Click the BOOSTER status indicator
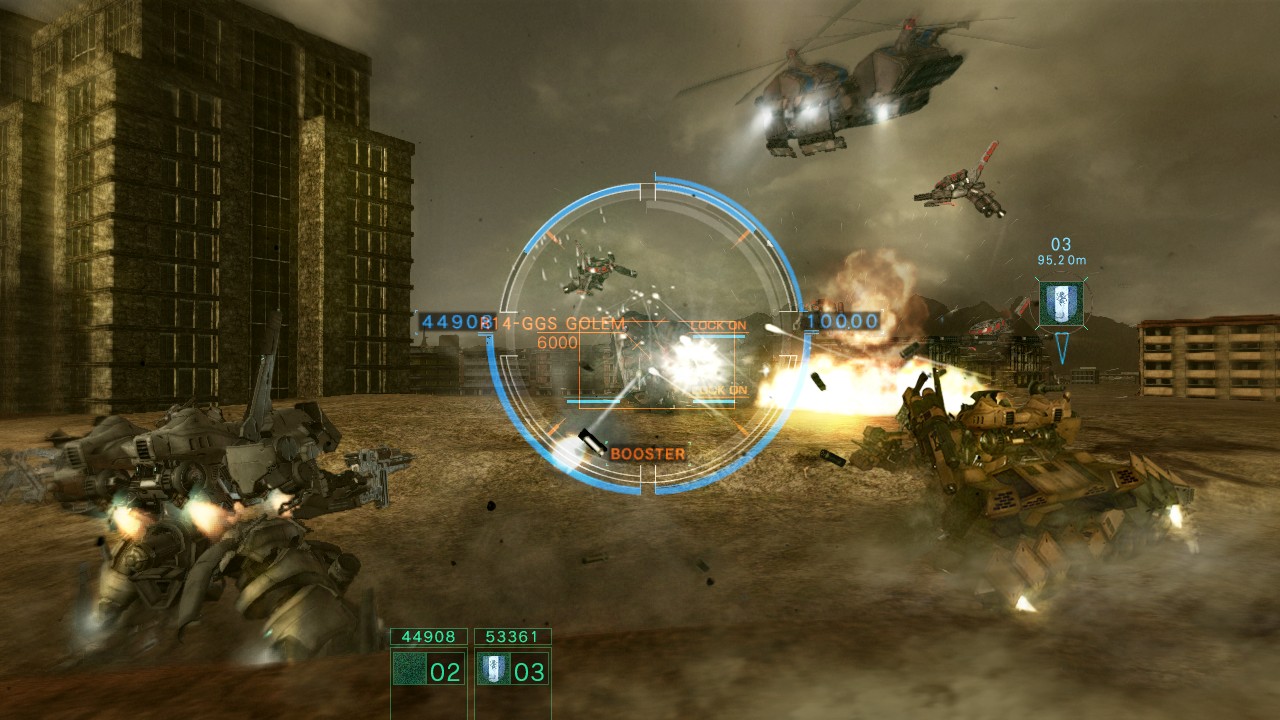This screenshot has height=720, width=1280. 647,451
